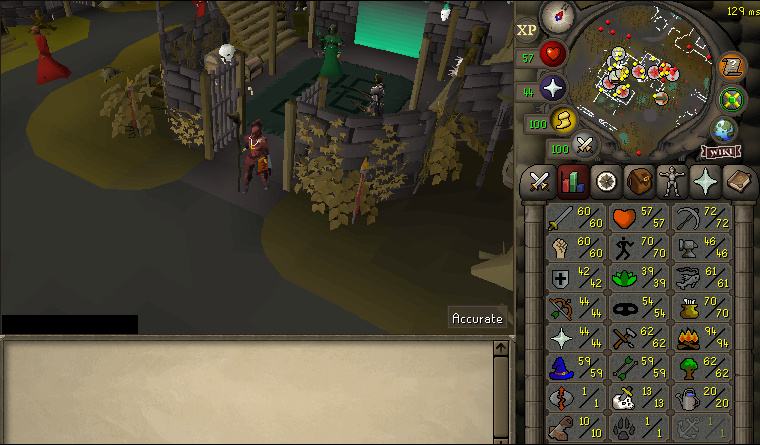
Task: Activate quick prayers via prayer orb
Action: [552, 88]
